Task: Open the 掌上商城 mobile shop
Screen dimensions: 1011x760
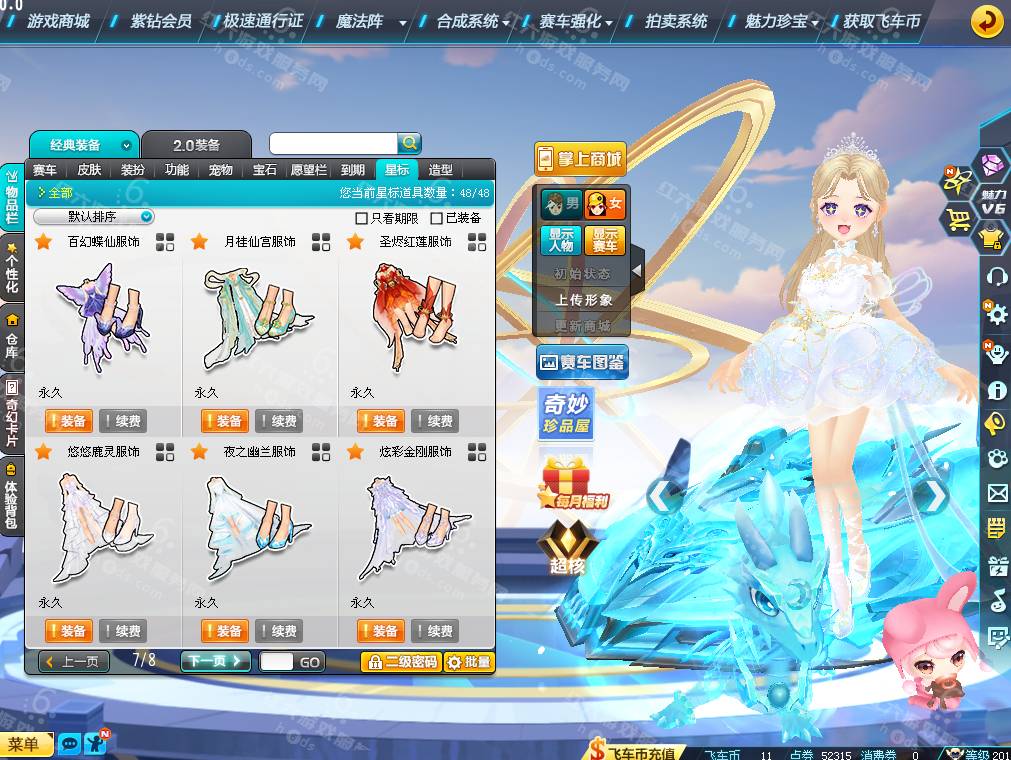Action: point(580,159)
